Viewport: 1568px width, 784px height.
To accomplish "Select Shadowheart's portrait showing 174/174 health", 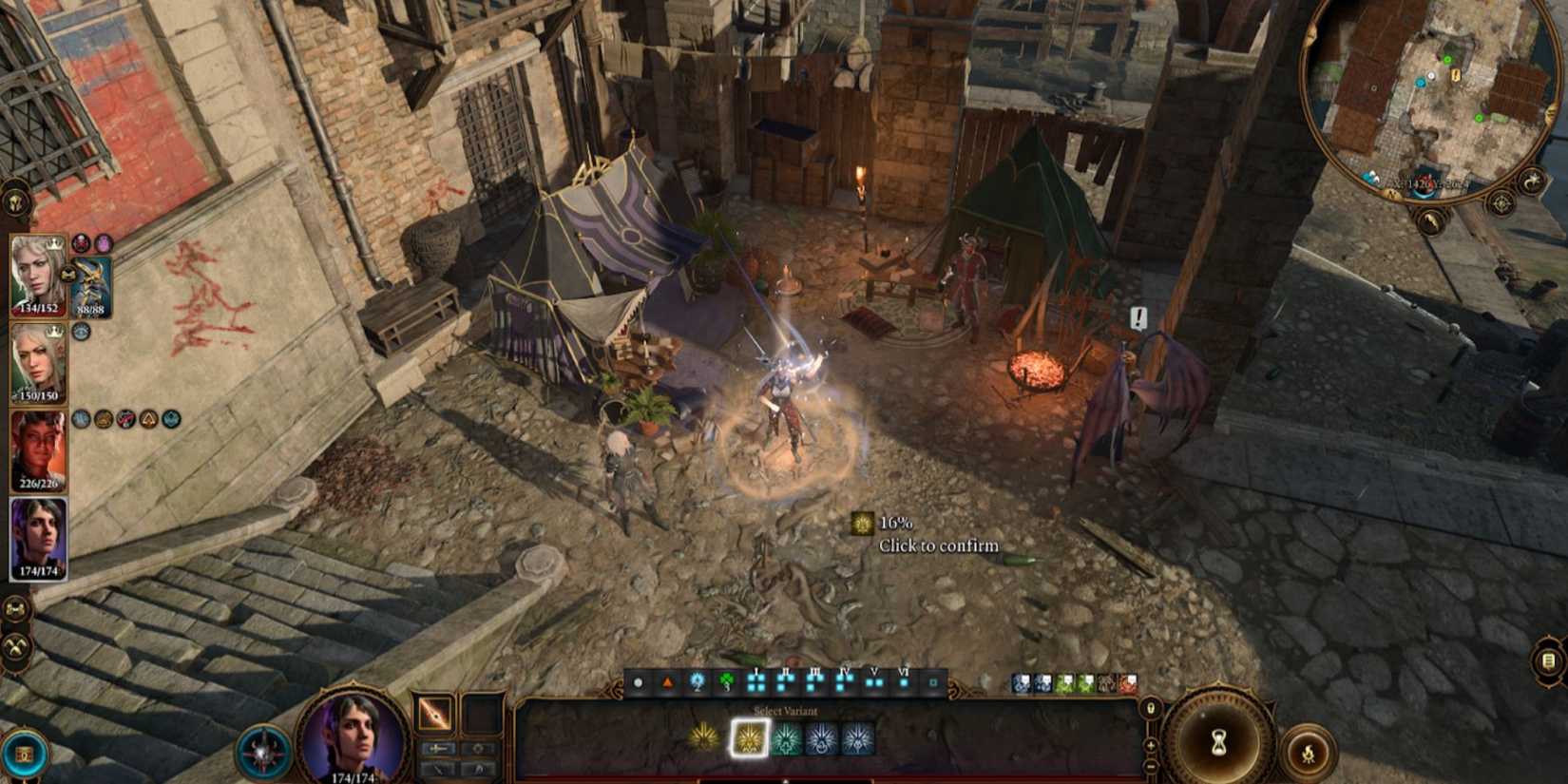I will 38,537.
